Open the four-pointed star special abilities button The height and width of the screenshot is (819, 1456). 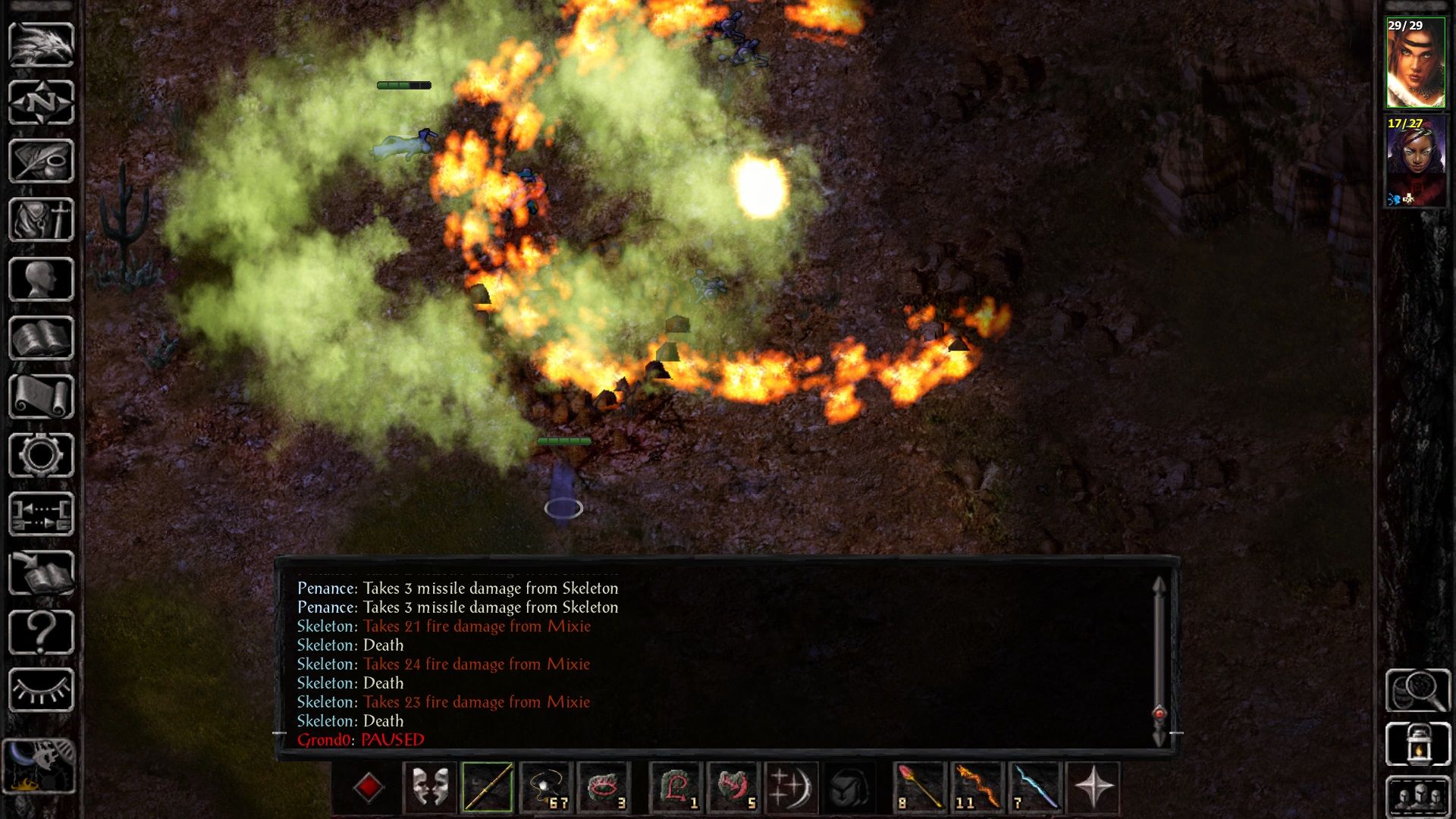[1093, 788]
